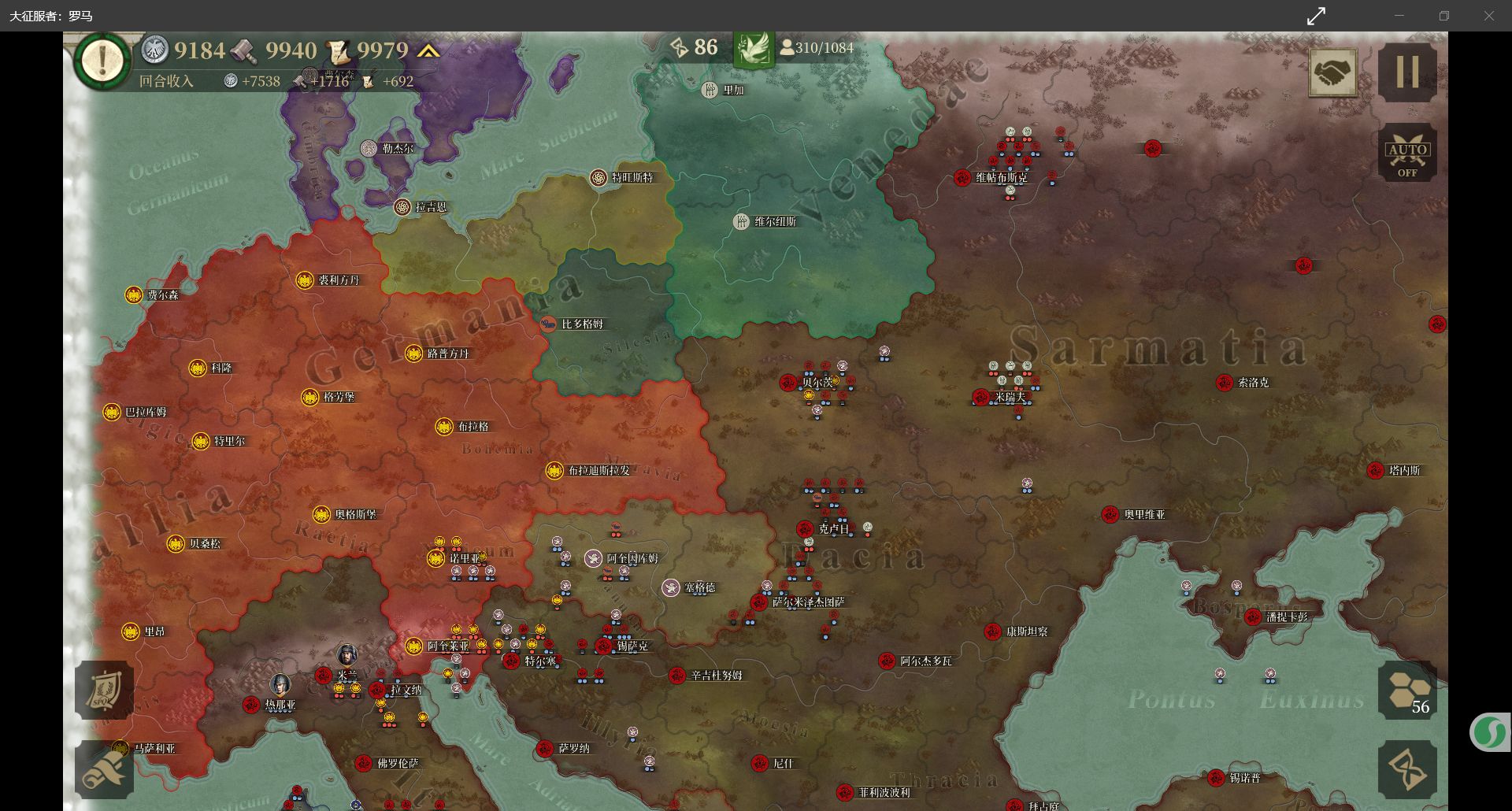Viewport: 1512px width, 811px height.
Task: Expand the resource bar chevron arrow
Action: pos(428,51)
